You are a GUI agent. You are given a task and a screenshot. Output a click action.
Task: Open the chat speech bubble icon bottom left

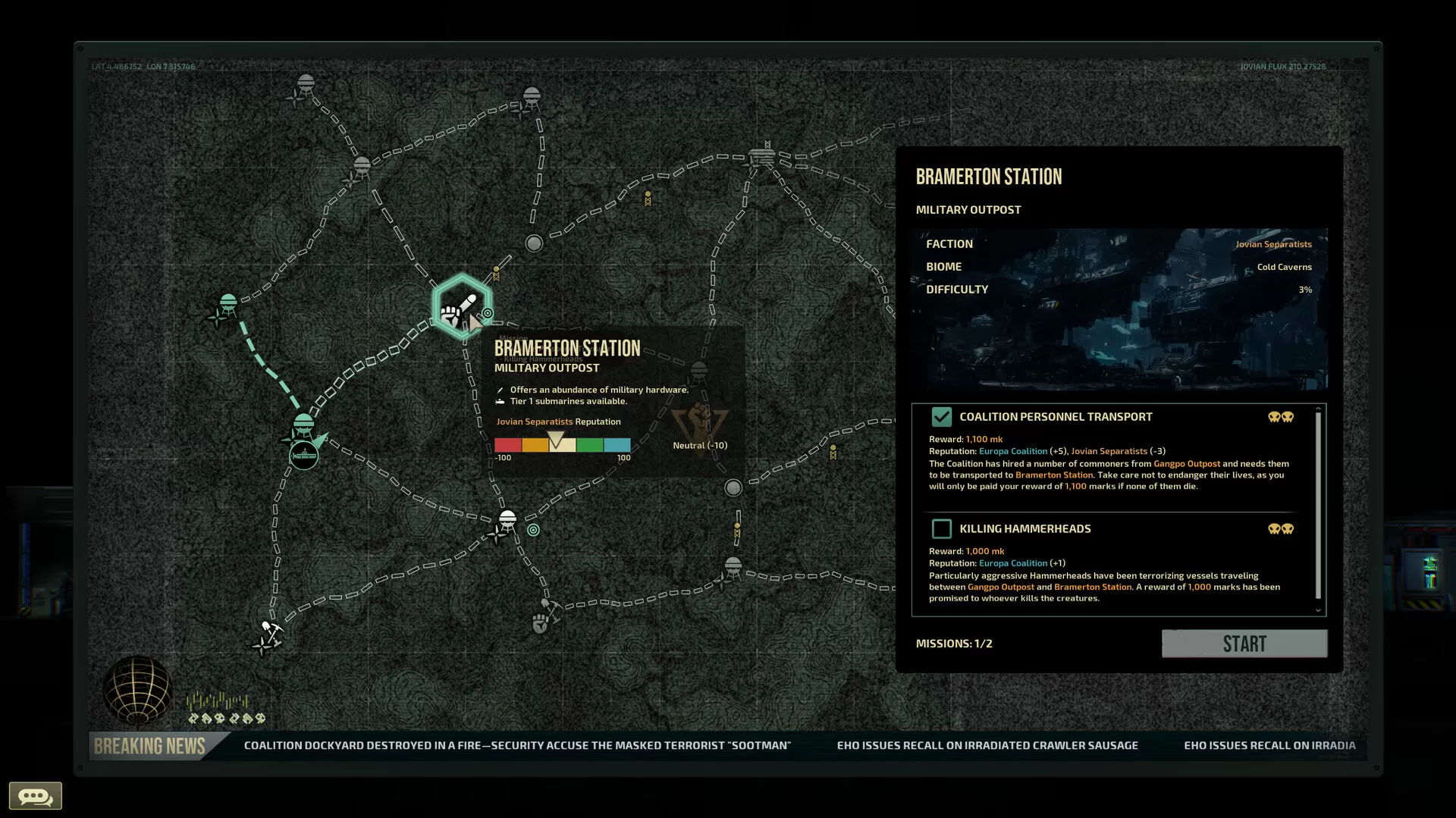(35, 796)
